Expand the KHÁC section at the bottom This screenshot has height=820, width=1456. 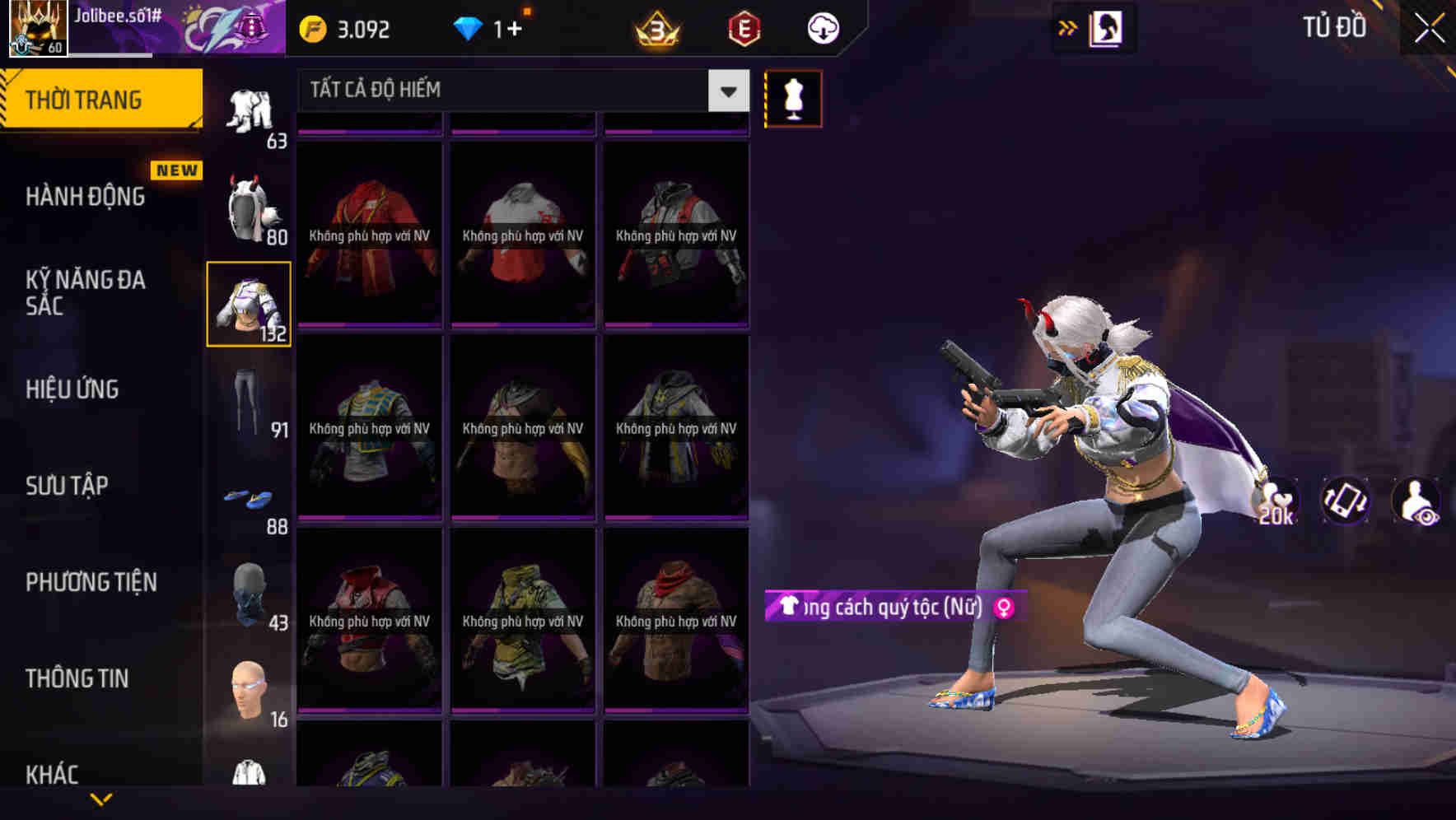54,774
